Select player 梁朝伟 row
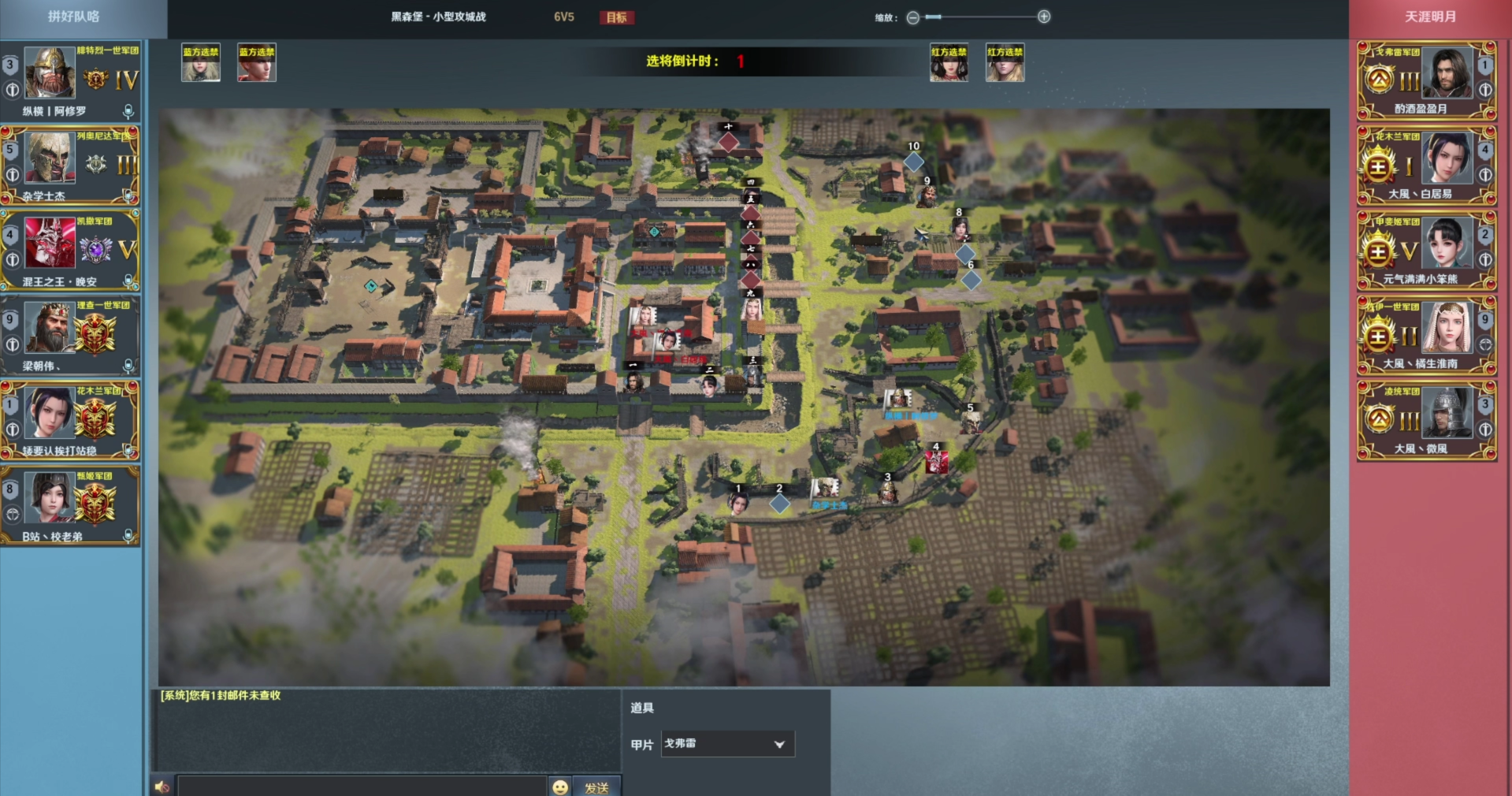 (x=71, y=335)
